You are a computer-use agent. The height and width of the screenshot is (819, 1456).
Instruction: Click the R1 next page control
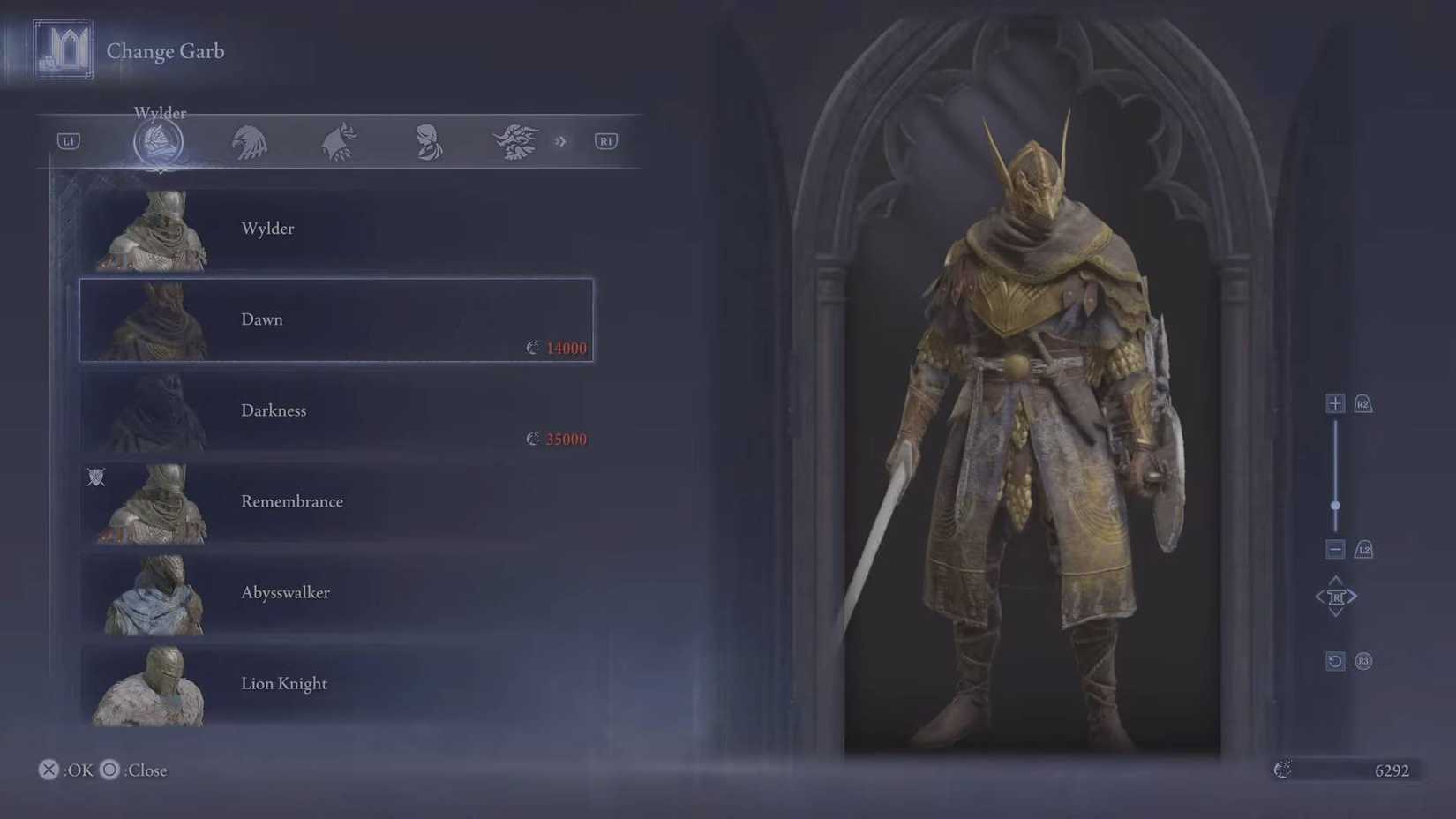tap(605, 141)
